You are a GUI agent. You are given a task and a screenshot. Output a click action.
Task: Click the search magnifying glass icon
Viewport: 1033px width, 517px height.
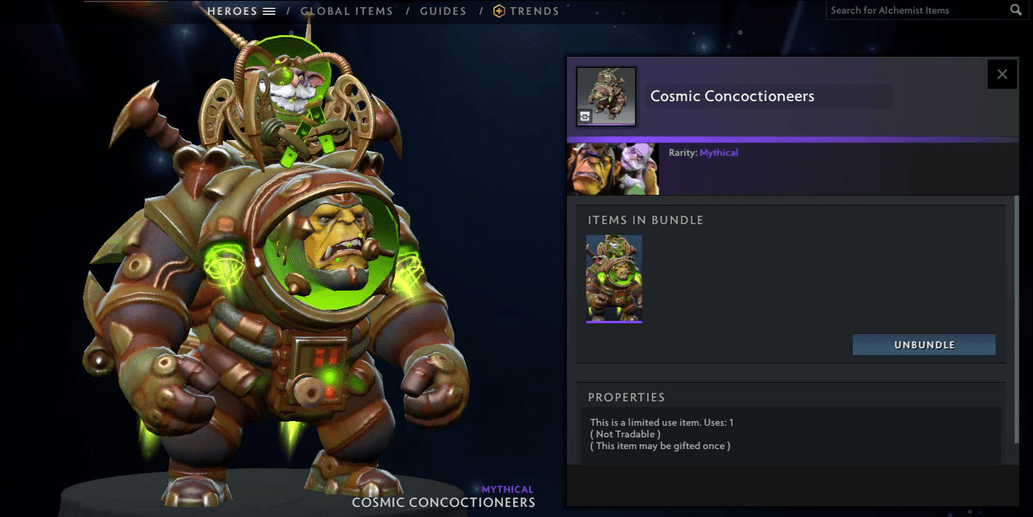click(x=1016, y=10)
